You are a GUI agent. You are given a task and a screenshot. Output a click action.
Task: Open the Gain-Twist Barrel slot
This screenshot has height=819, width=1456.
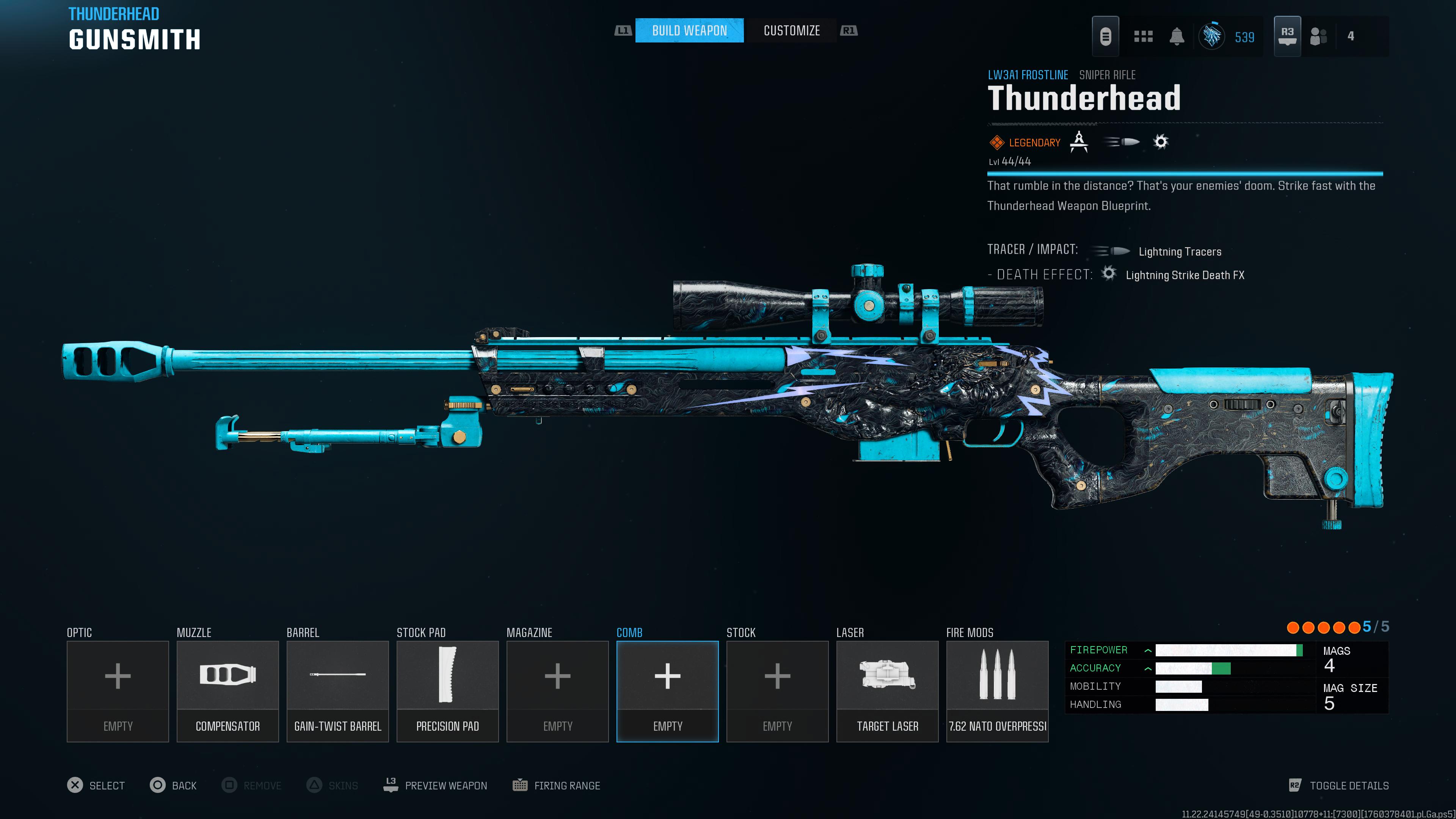tap(337, 691)
